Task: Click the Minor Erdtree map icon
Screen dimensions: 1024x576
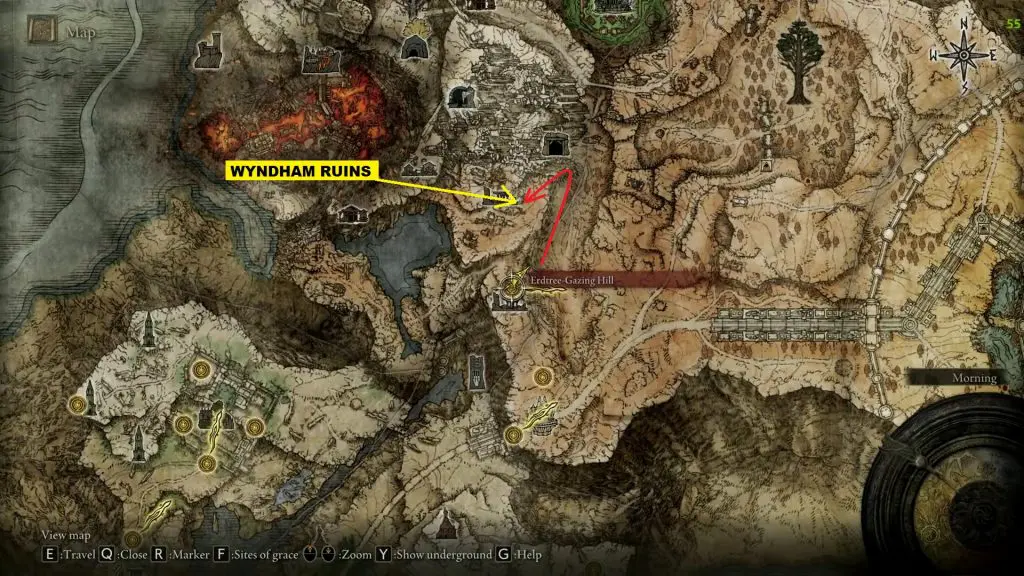Action: click(x=797, y=62)
